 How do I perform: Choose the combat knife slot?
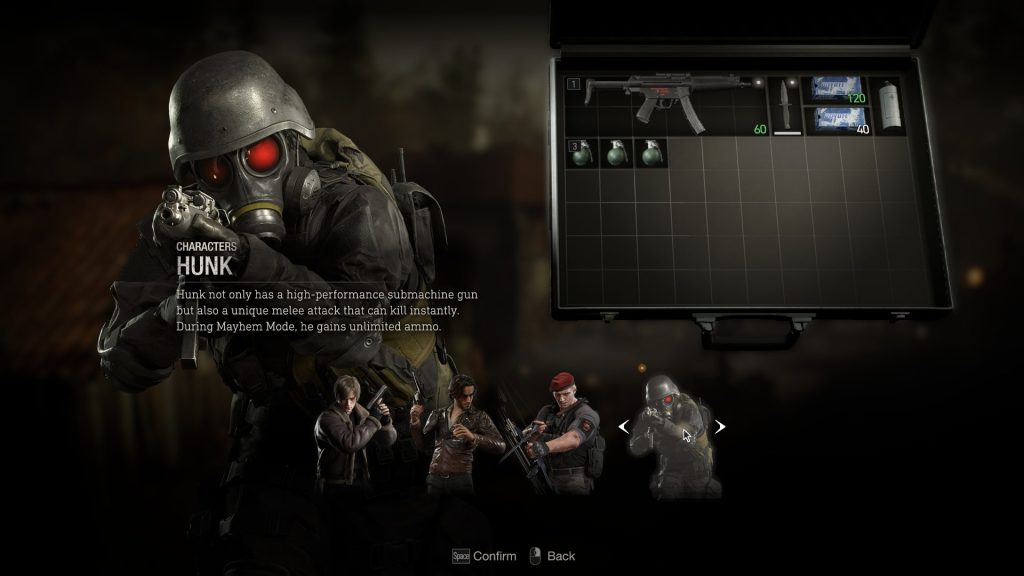pos(785,105)
